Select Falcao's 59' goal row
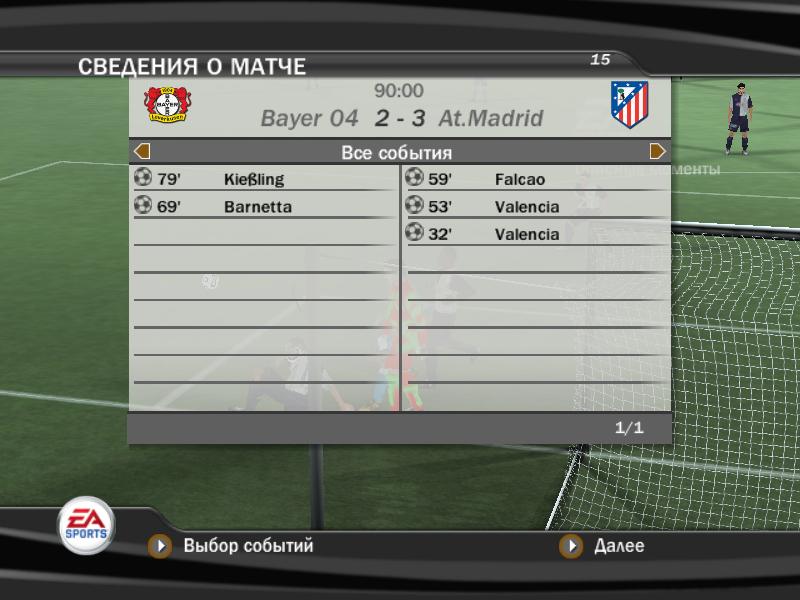Viewport: 800px width, 600px height. [x=535, y=180]
